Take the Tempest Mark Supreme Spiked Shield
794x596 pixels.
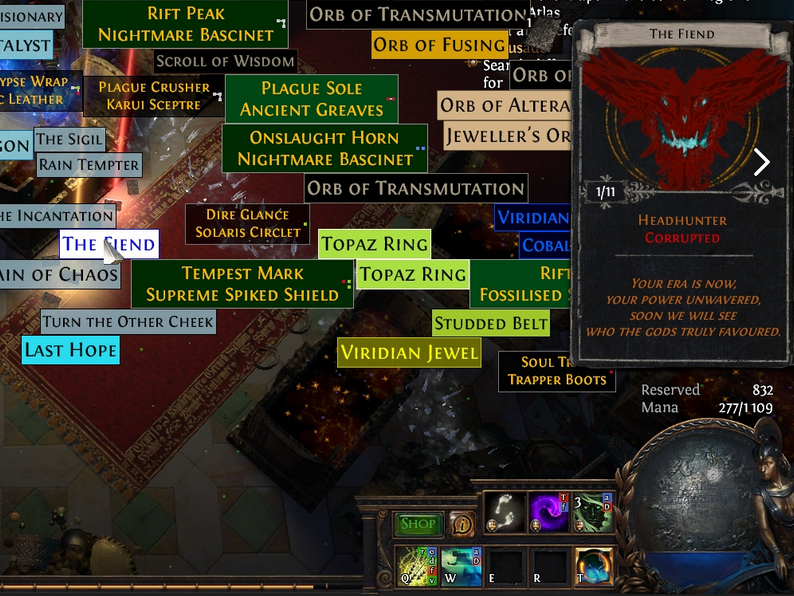click(x=242, y=284)
